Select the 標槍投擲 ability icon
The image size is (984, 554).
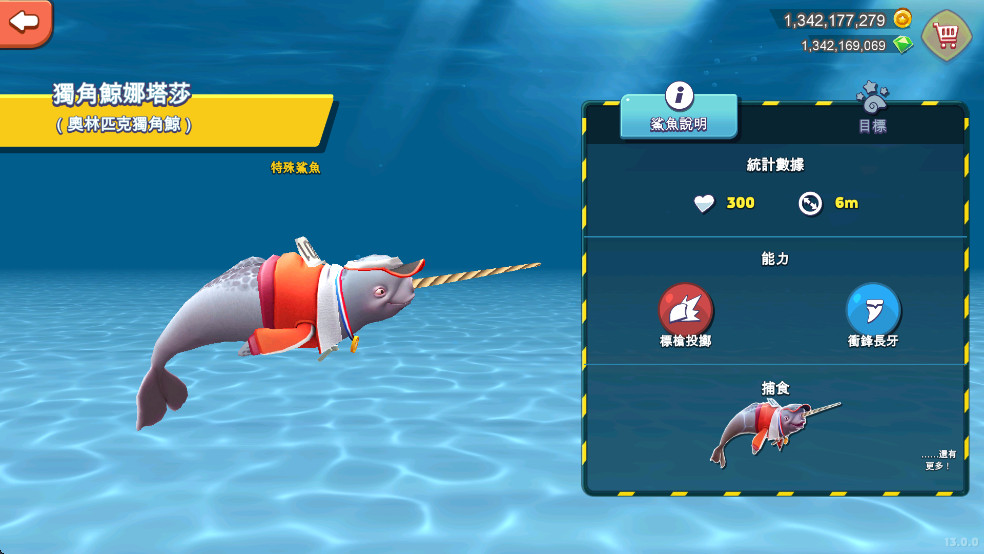point(685,308)
